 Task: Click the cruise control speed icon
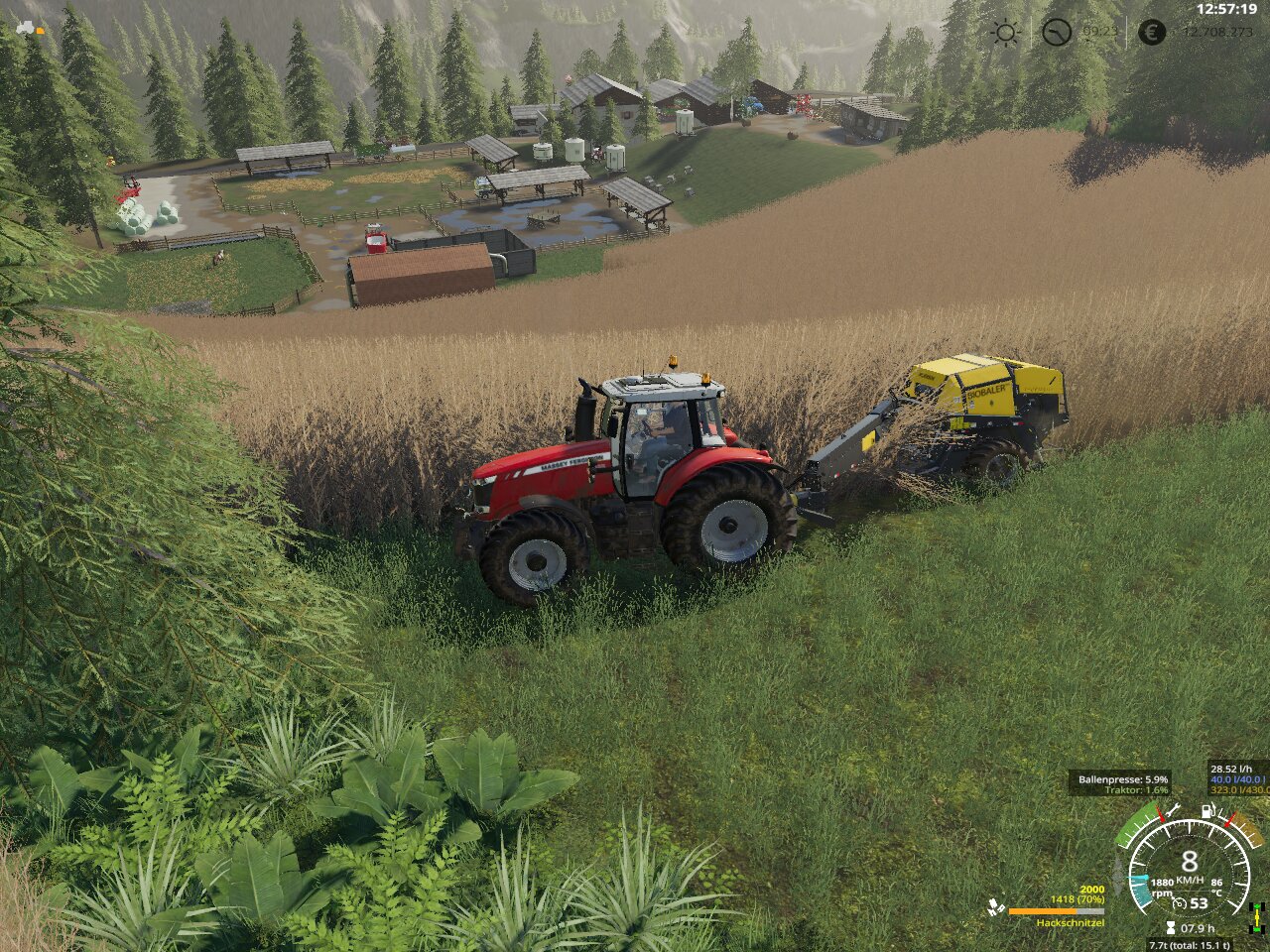[1181, 903]
